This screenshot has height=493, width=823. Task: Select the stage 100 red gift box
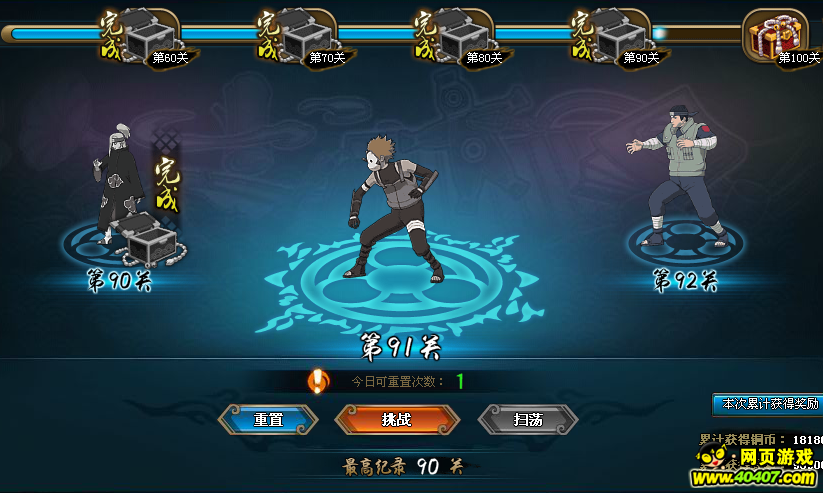point(776,33)
